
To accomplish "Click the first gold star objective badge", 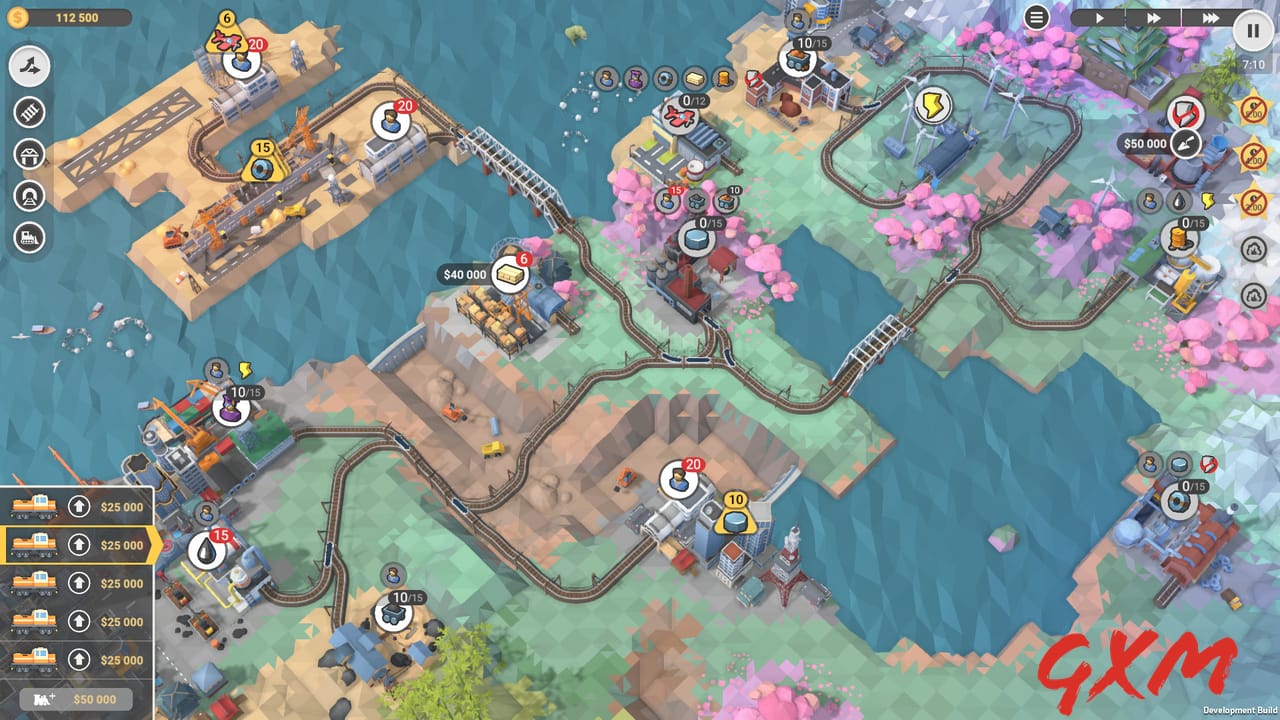I will click(1252, 110).
